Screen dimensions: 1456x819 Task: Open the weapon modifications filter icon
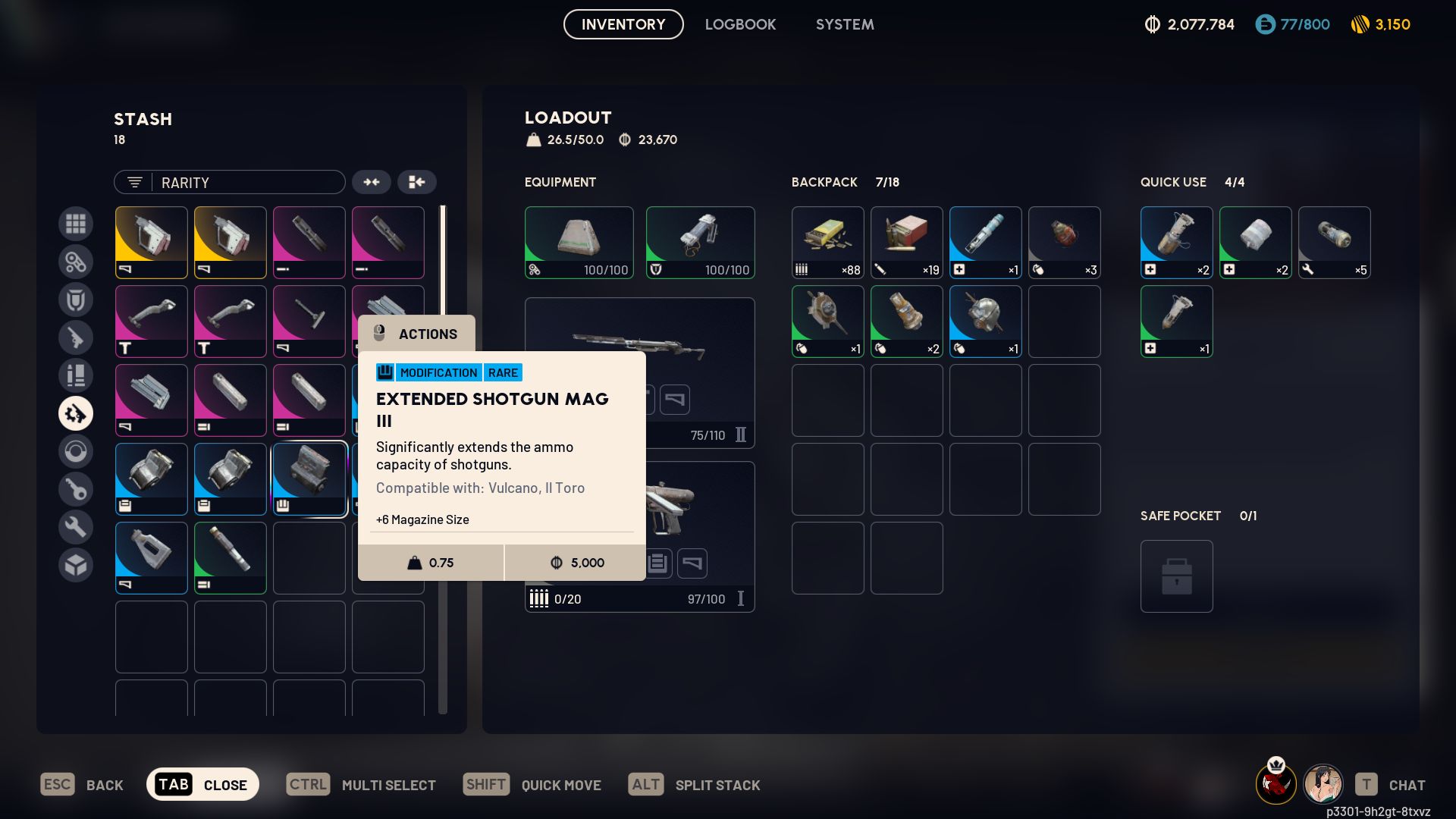[76, 413]
